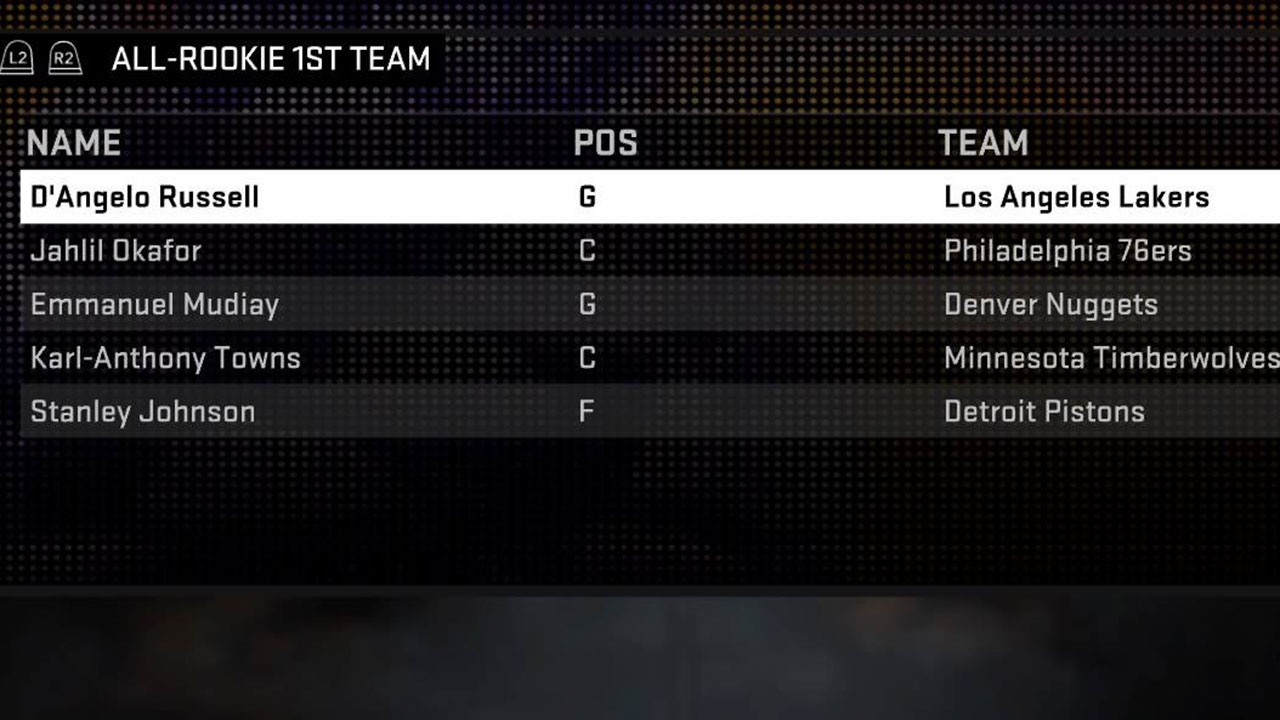The width and height of the screenshot is (1280, 720).
Task: Click the TEAM column header
Action: click(984, 142)
